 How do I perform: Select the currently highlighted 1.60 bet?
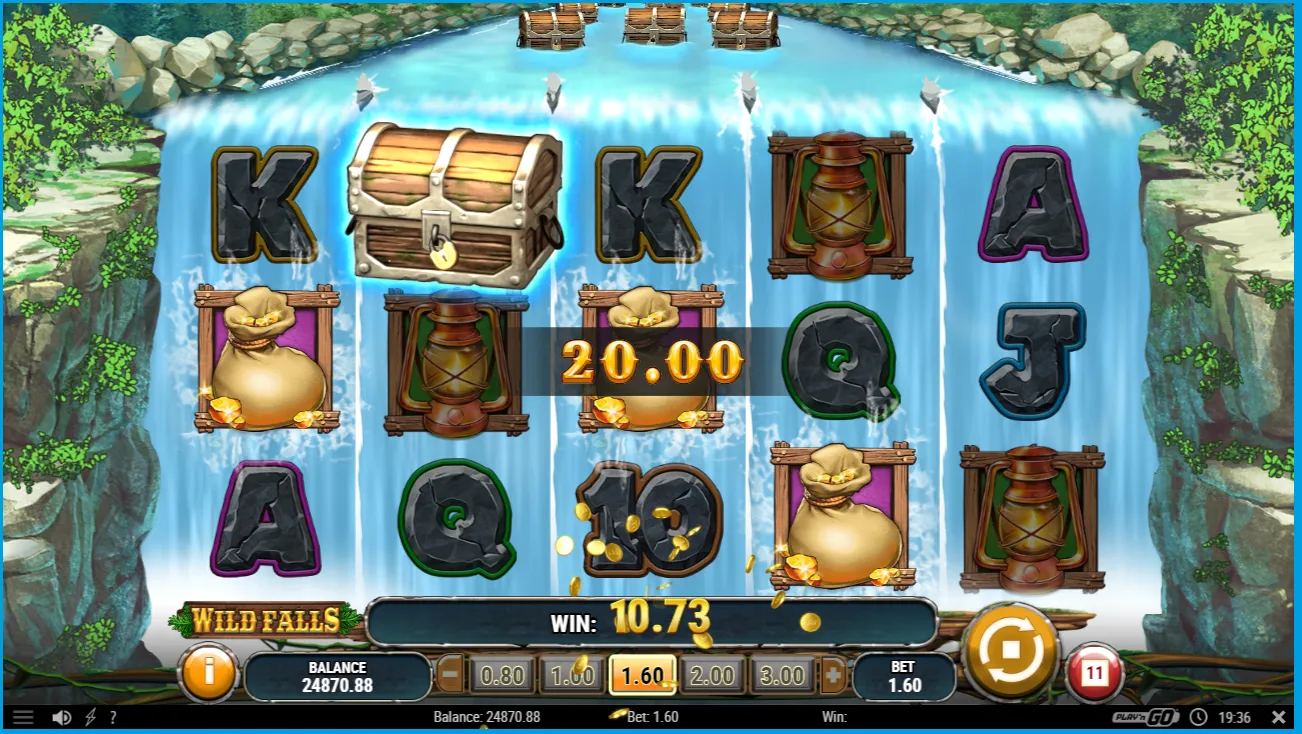click(643, 675)
